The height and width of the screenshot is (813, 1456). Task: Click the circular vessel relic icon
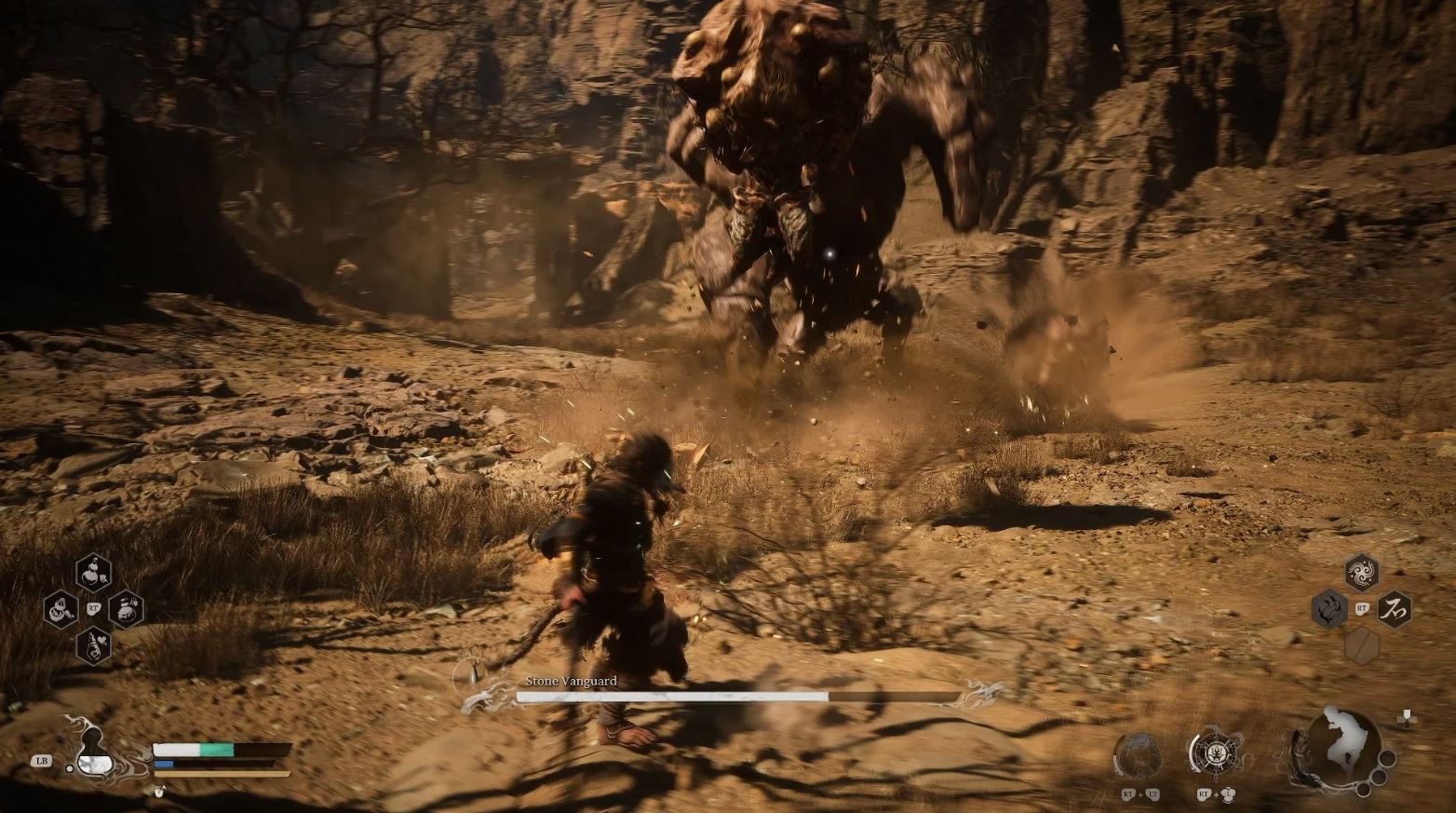tap(1139, 752)
